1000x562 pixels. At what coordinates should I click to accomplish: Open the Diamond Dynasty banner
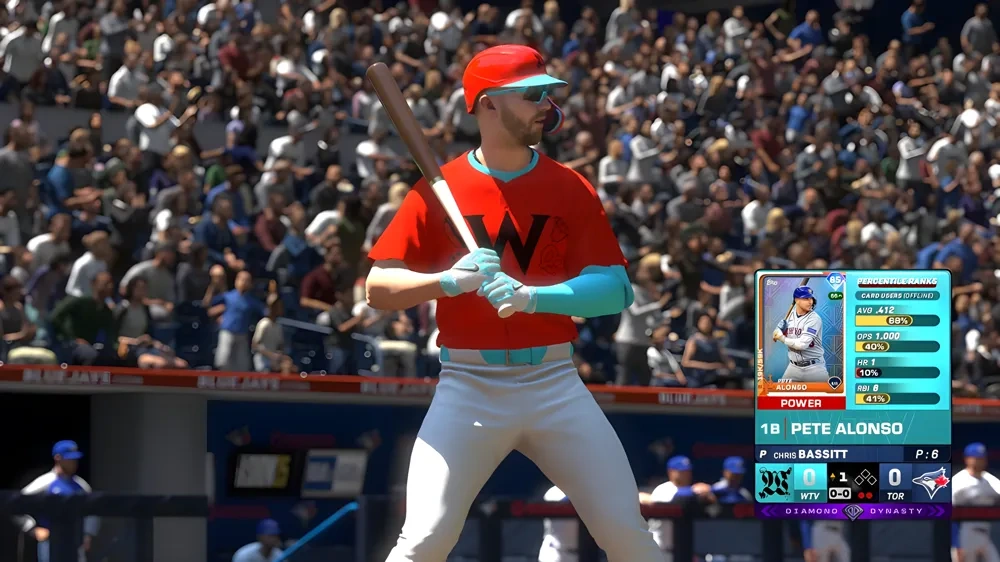[x=852, y=511]
